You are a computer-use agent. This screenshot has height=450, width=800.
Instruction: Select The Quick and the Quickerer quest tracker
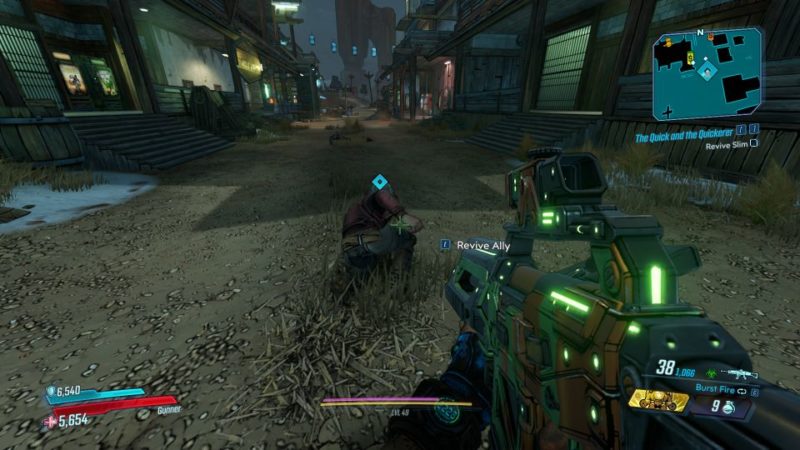pyautogui.click(x=684, y=131)
